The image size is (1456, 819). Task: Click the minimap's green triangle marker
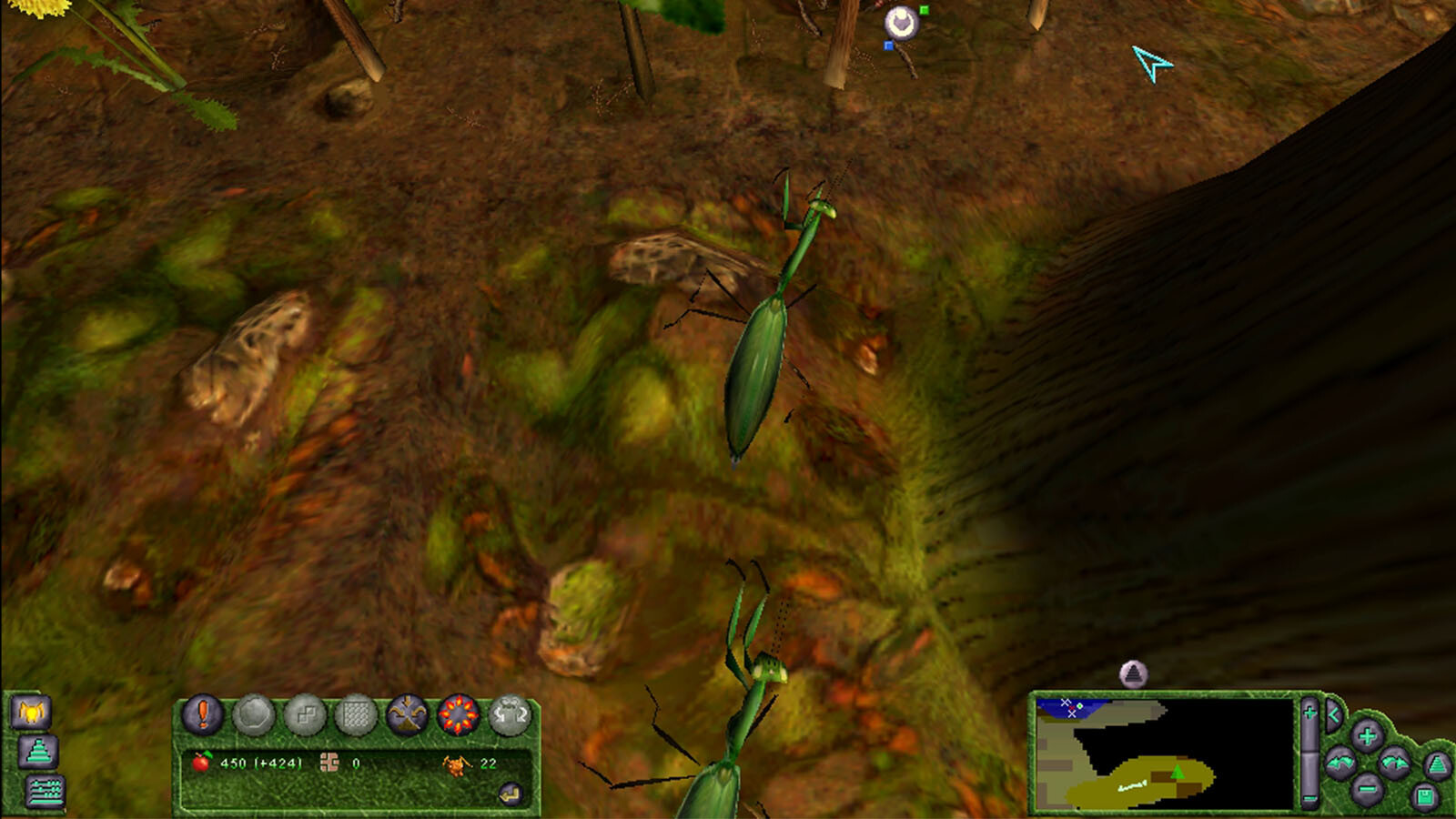[x=1178, y=772]
